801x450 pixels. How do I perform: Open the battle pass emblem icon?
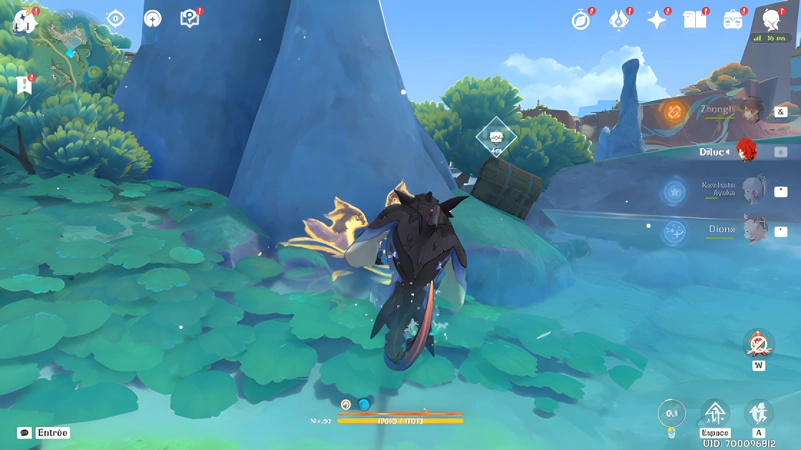[619, 20]
